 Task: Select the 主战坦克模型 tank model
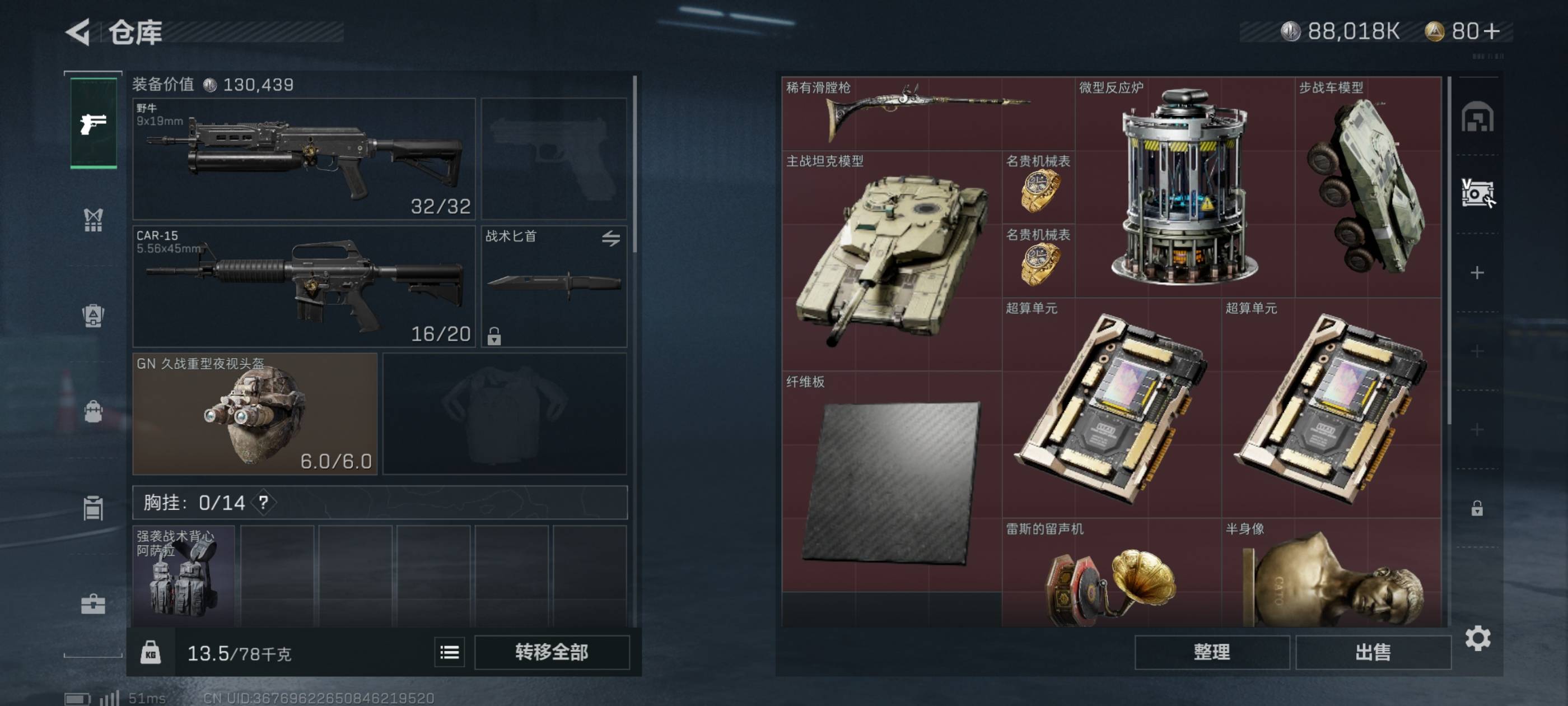pyautogui.click(x=892, y=261)
